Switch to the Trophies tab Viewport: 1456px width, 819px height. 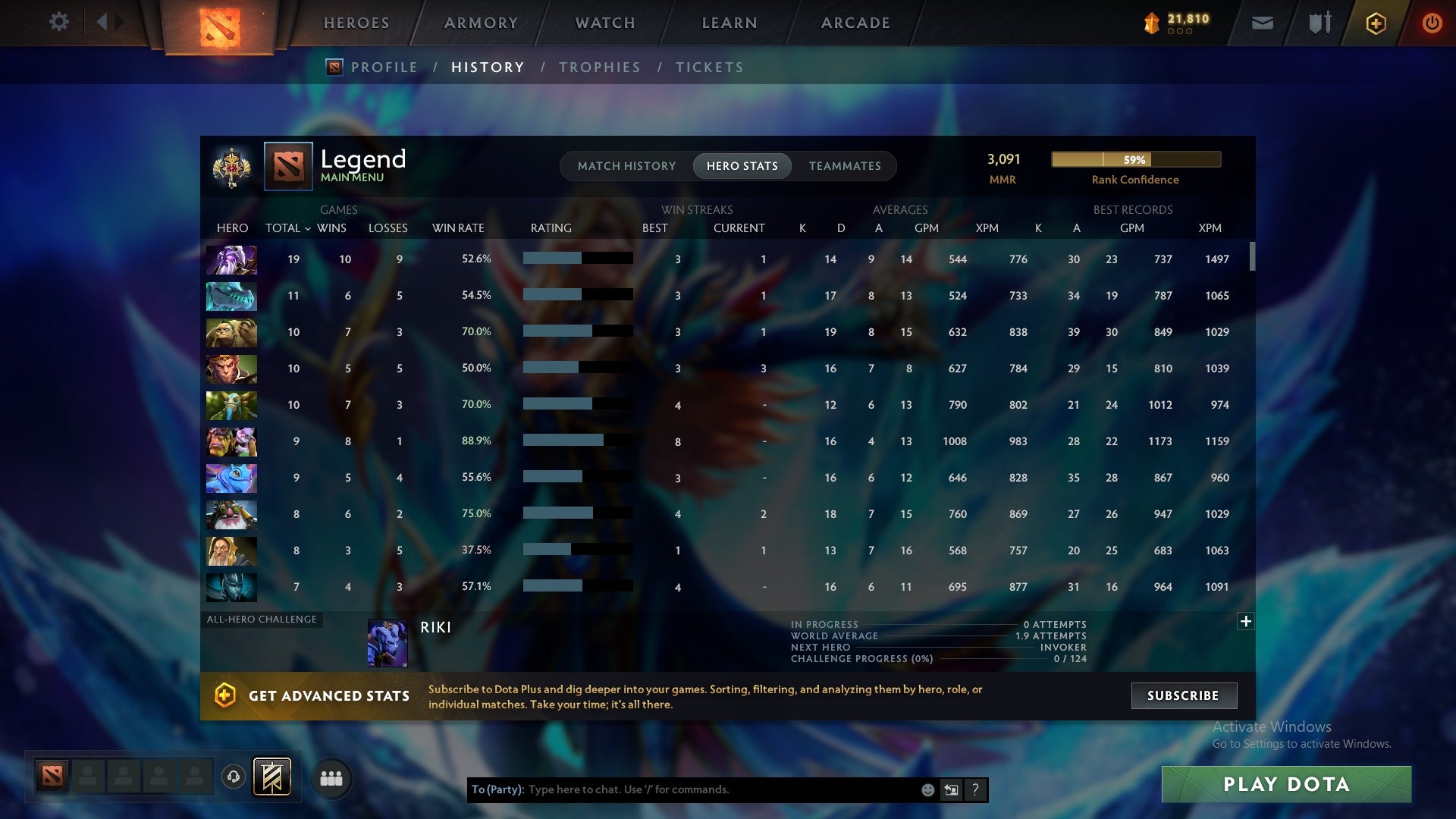coord(599,67)
